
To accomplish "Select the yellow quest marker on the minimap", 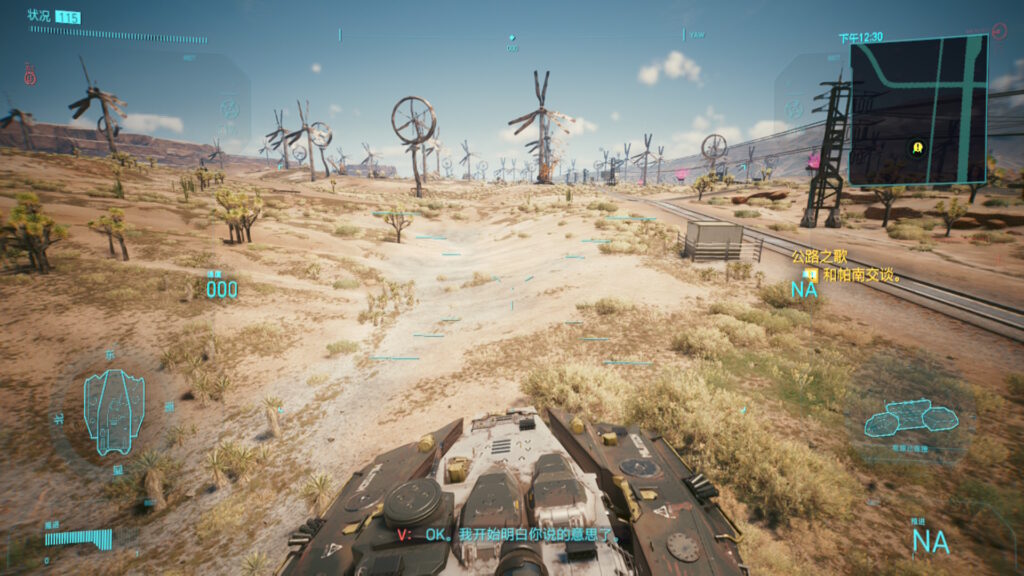I will 917,148.
